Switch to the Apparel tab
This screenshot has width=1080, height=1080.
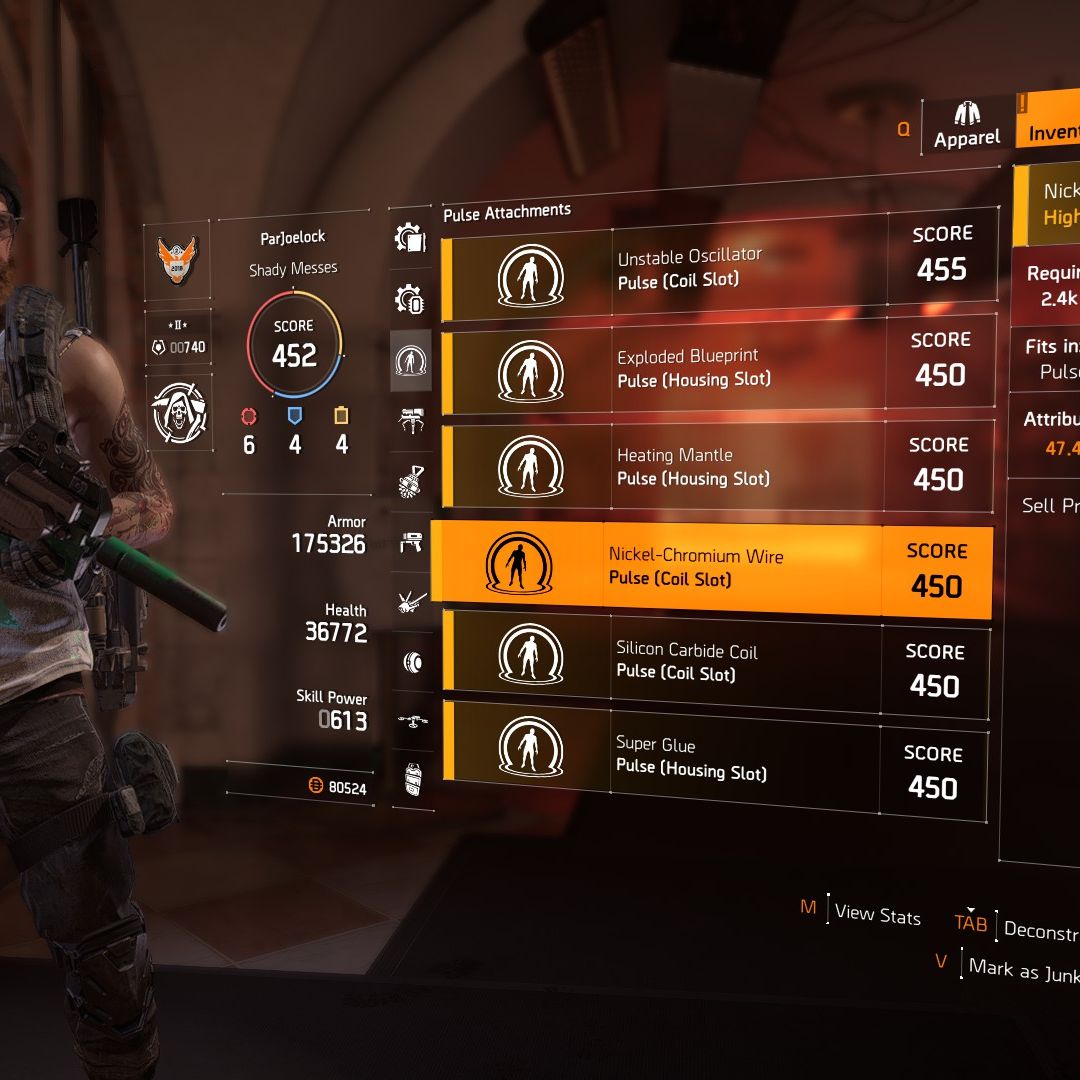(x=966, y=126)
